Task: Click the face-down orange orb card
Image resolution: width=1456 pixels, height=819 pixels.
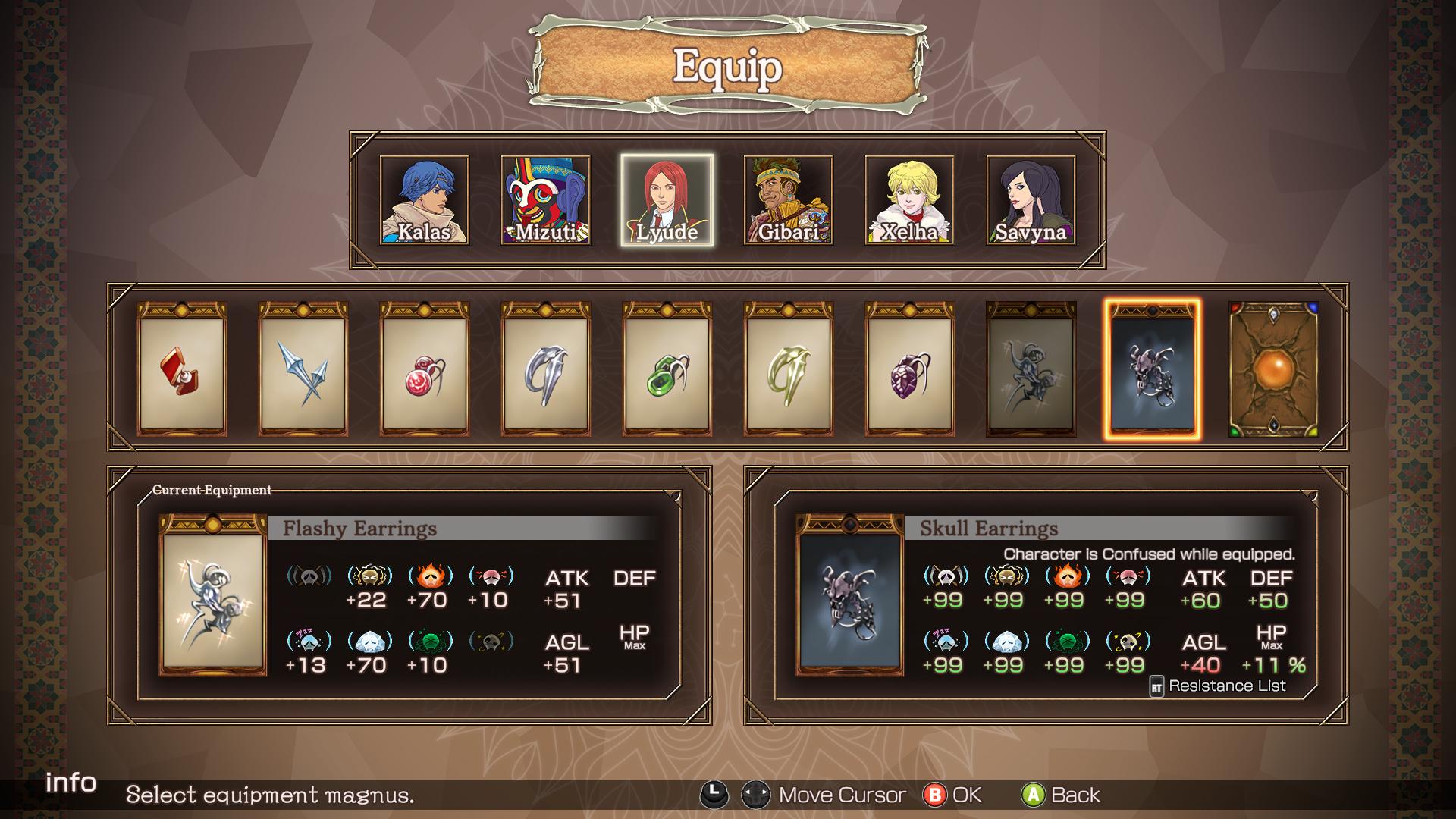Action: (x=1274, y=370)
